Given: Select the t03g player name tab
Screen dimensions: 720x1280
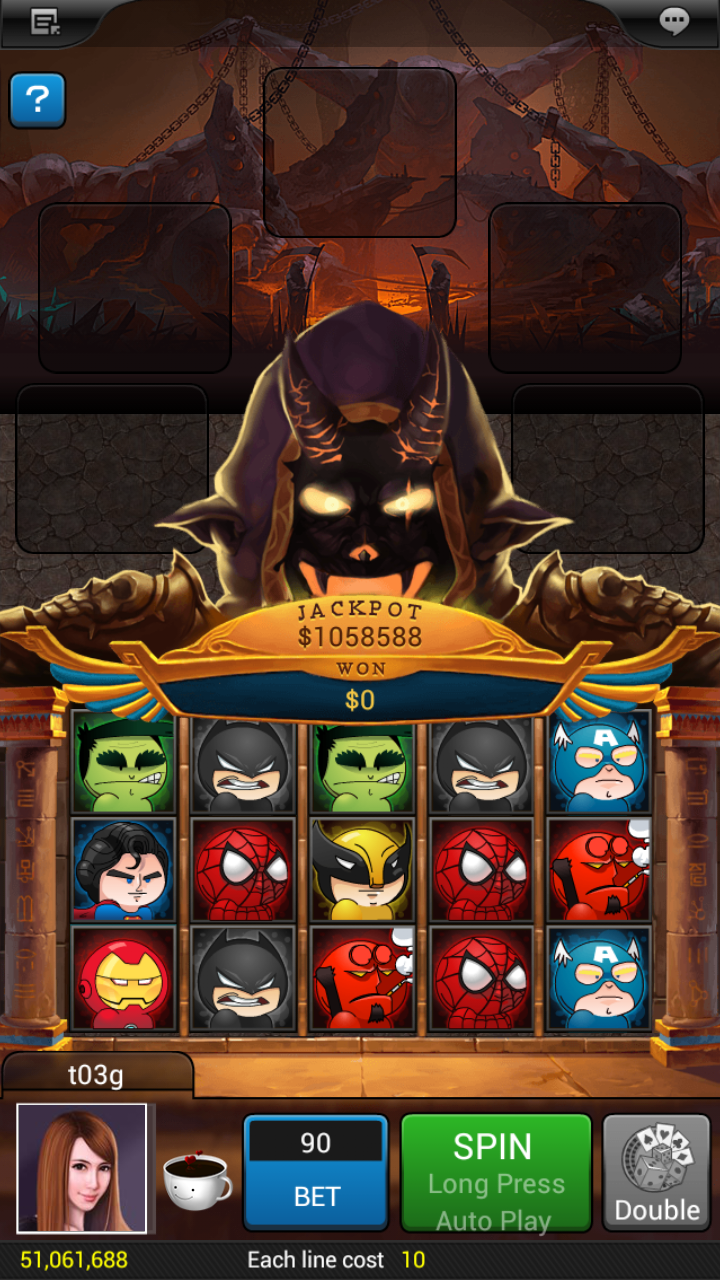Looking at the screenshot, I should coord(96,1075).
